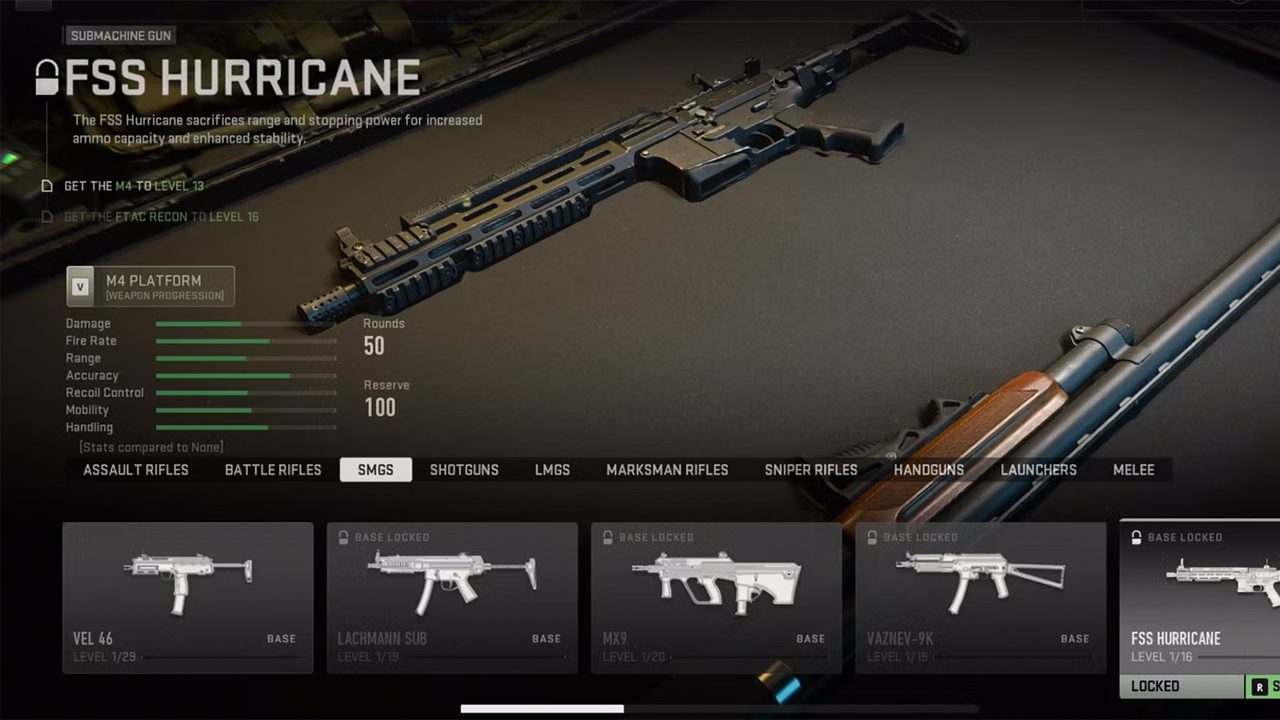Choose the Lachmann Sub weapon card
The width and height of the screenshot is (1280, 720).
pyautogui.click(x=452, y=597)
